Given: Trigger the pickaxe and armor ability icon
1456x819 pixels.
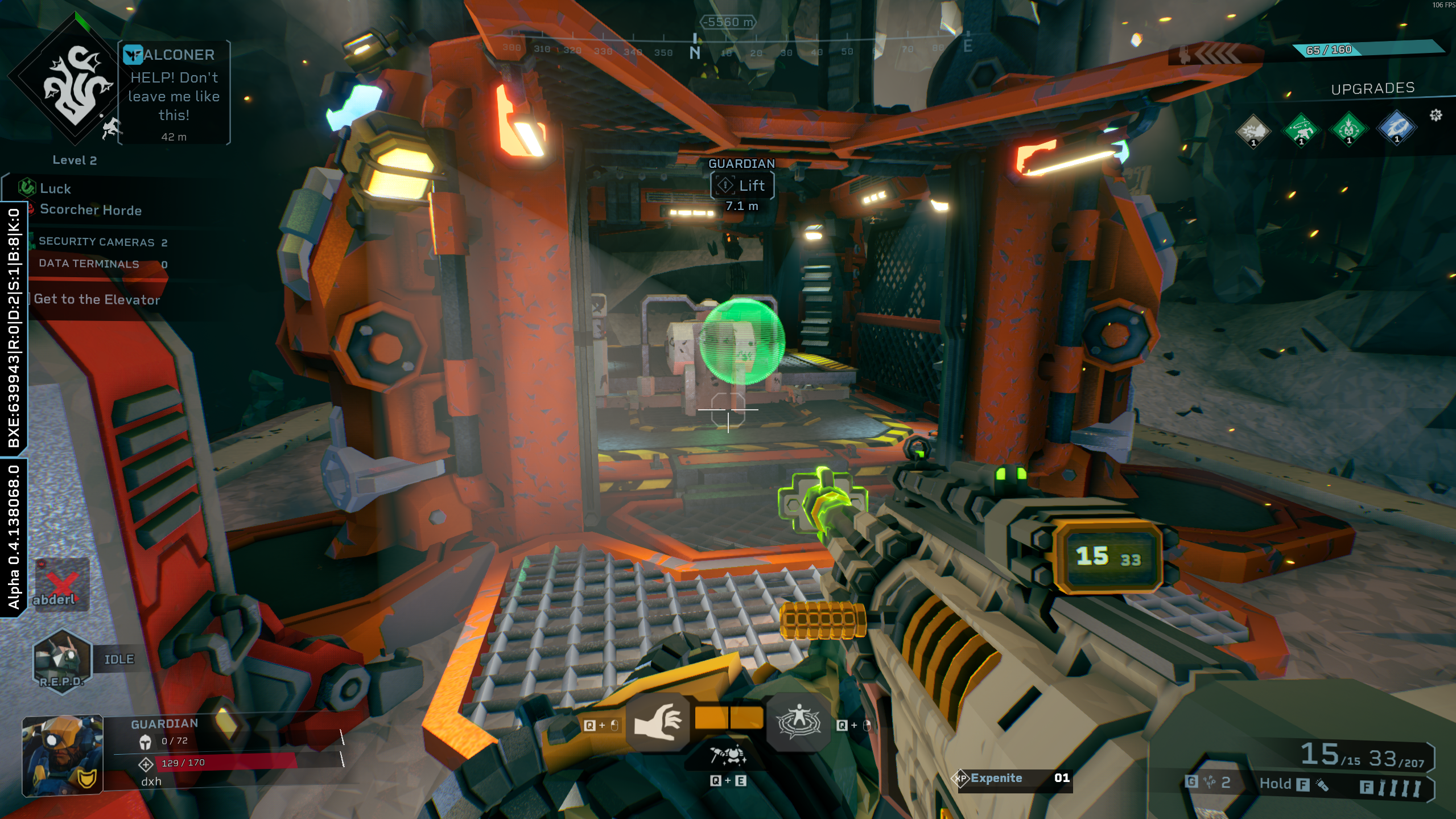Looking at the screenshot, I should tap(728, 756).
